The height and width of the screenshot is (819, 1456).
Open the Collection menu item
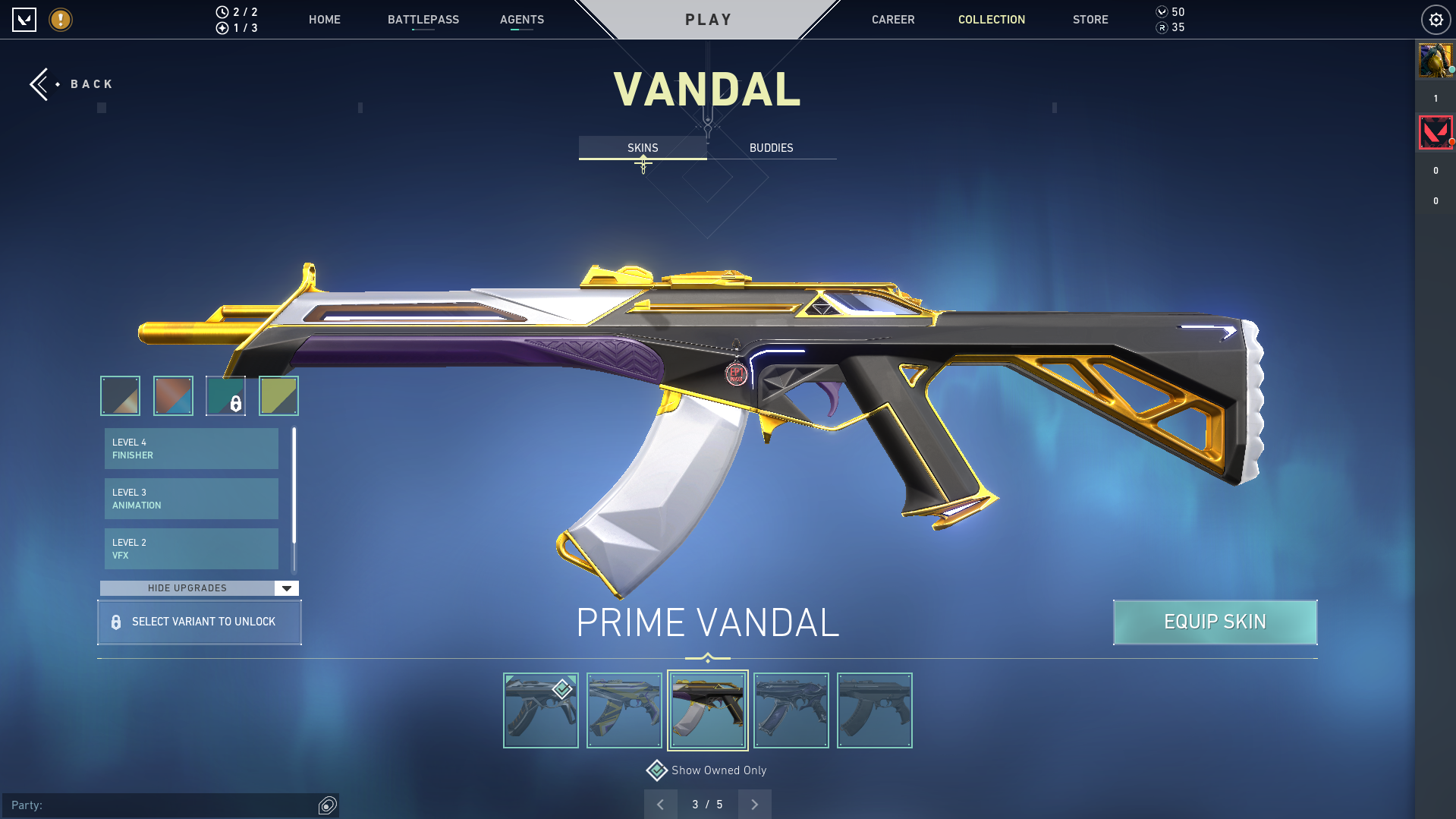[x=991, y=20]
